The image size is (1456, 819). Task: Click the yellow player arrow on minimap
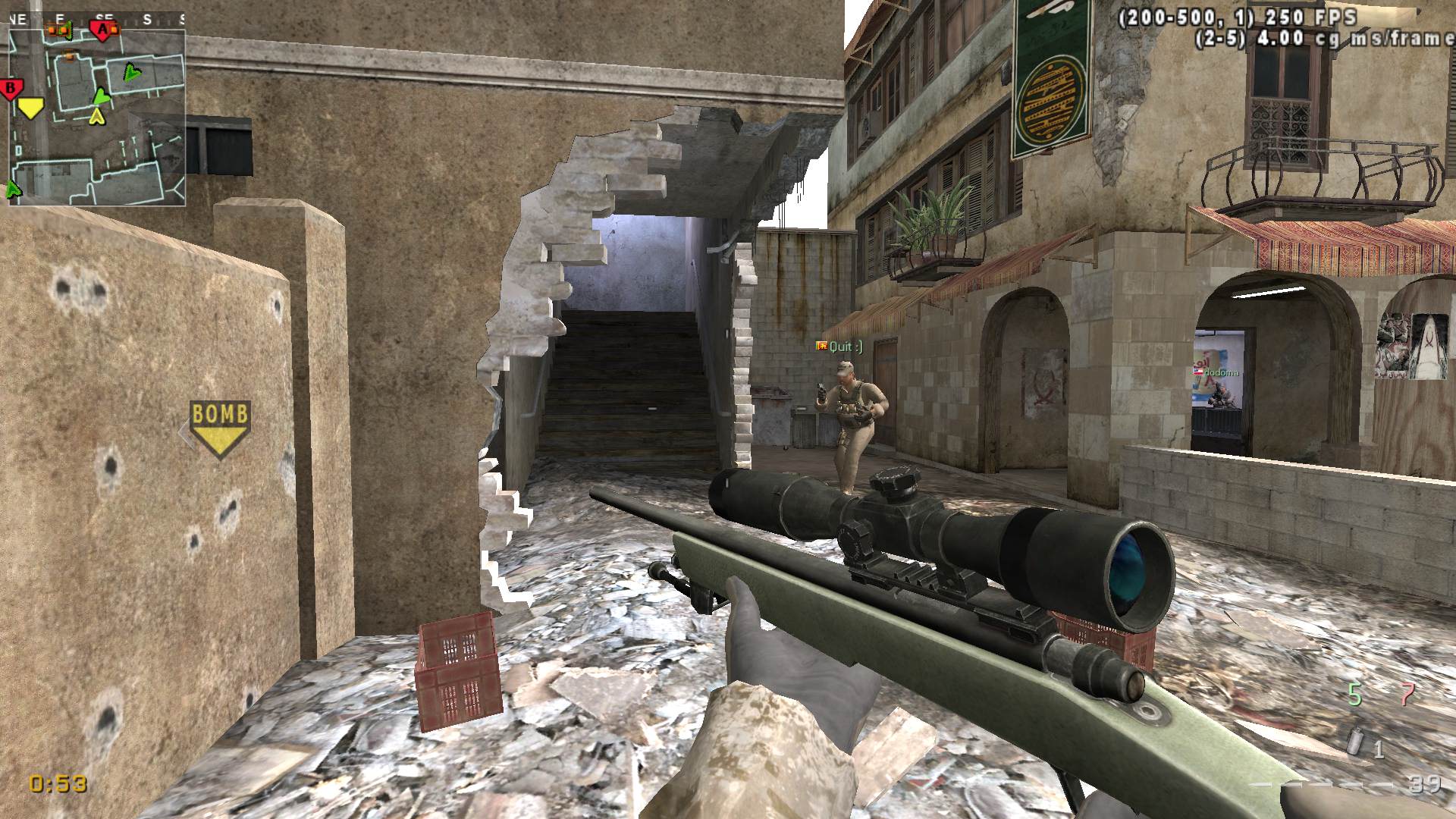pyautogui.click(x=96, y=116)
